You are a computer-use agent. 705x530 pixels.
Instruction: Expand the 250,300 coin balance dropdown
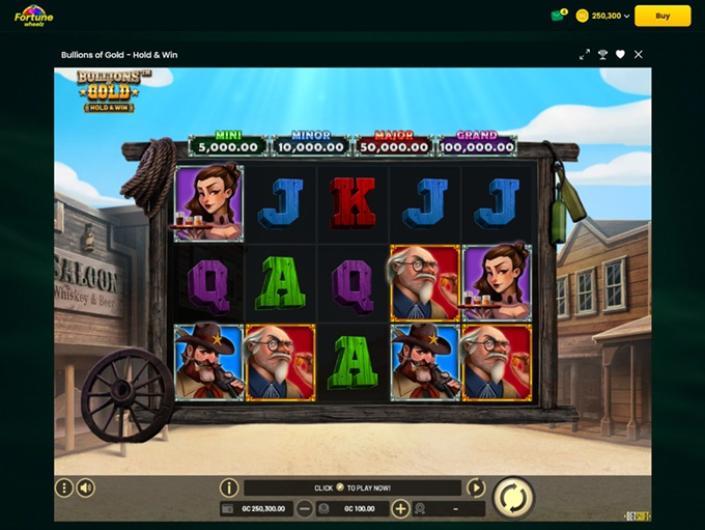[x=603, y=16]
